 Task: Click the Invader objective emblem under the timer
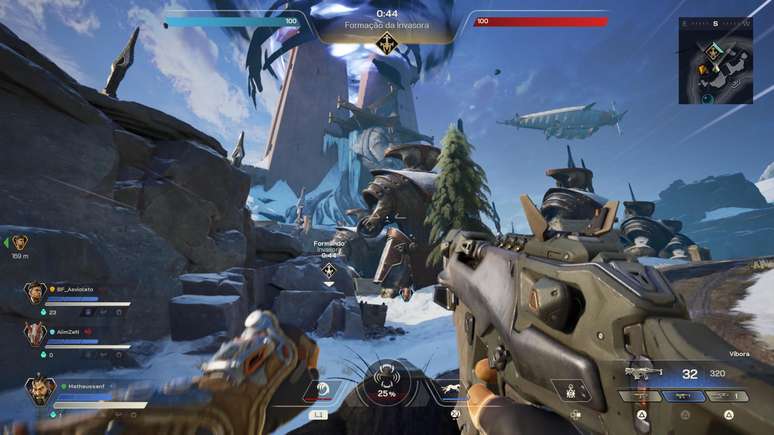point(386,42)
